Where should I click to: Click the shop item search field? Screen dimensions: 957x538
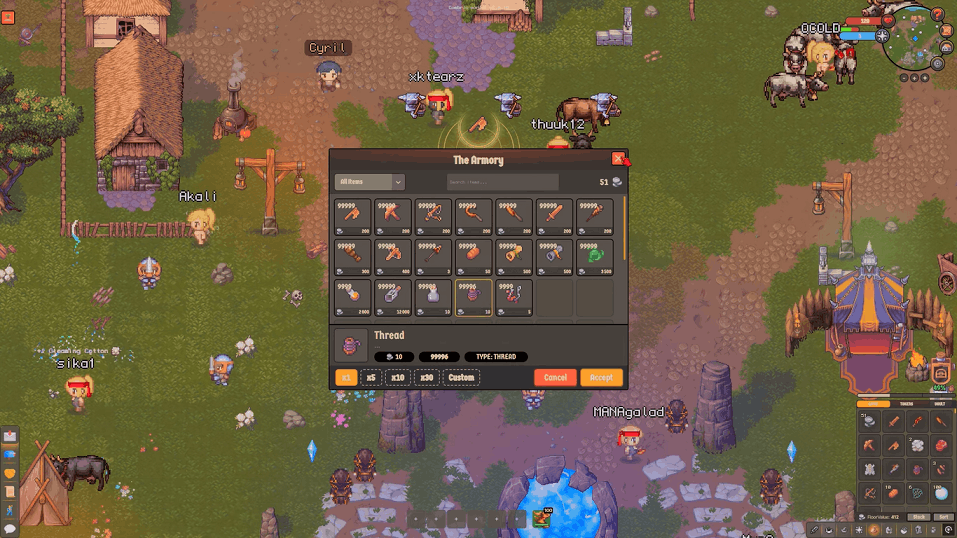coord(502,182)
